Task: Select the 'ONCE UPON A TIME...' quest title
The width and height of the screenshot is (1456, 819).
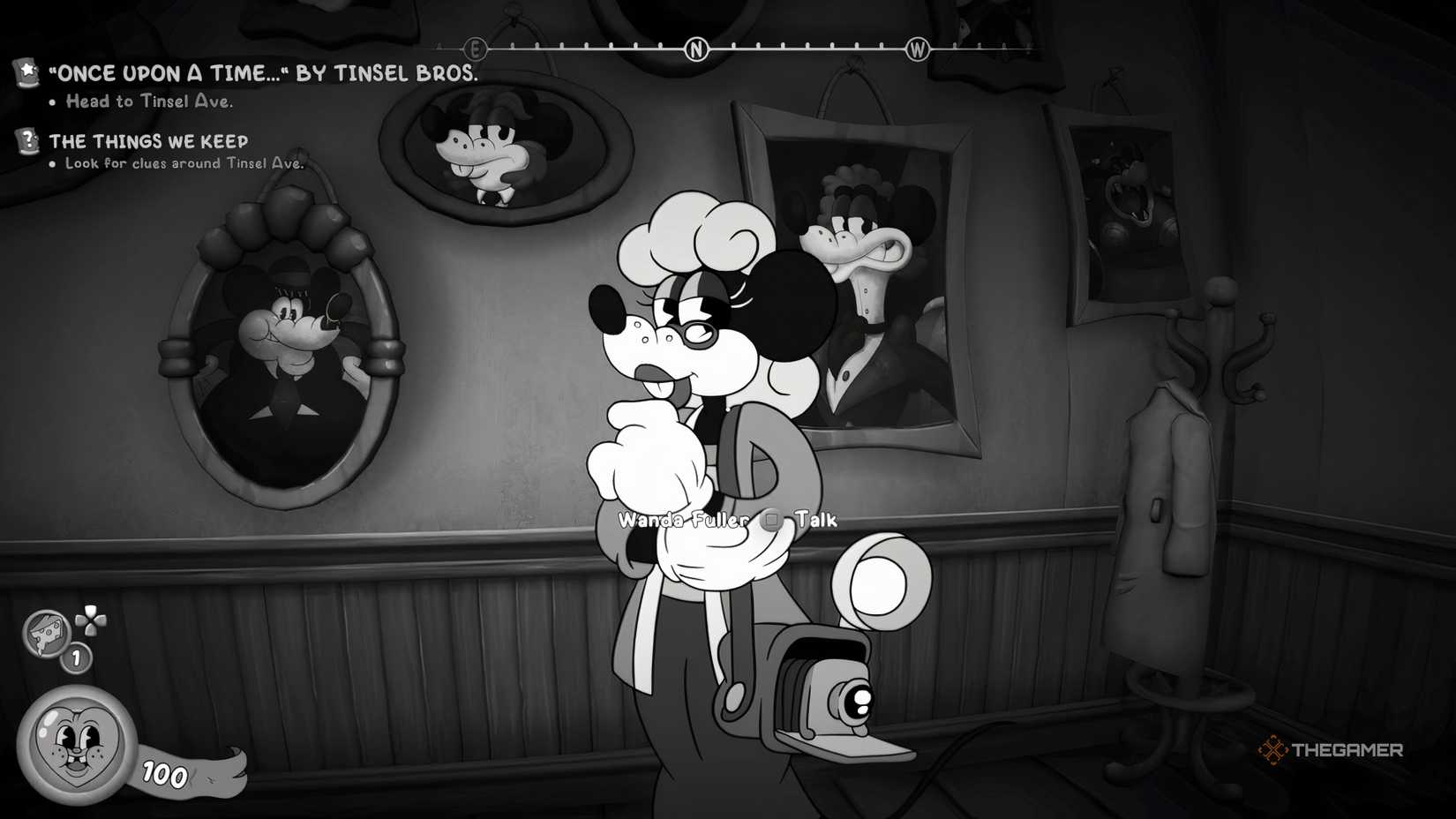Action: coord(265,74)
